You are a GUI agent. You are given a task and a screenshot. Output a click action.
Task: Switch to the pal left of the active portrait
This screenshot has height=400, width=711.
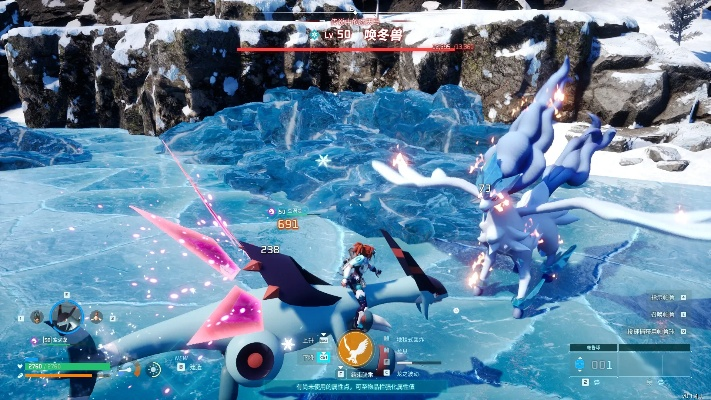pyautogui.click(x=37, y=316)
